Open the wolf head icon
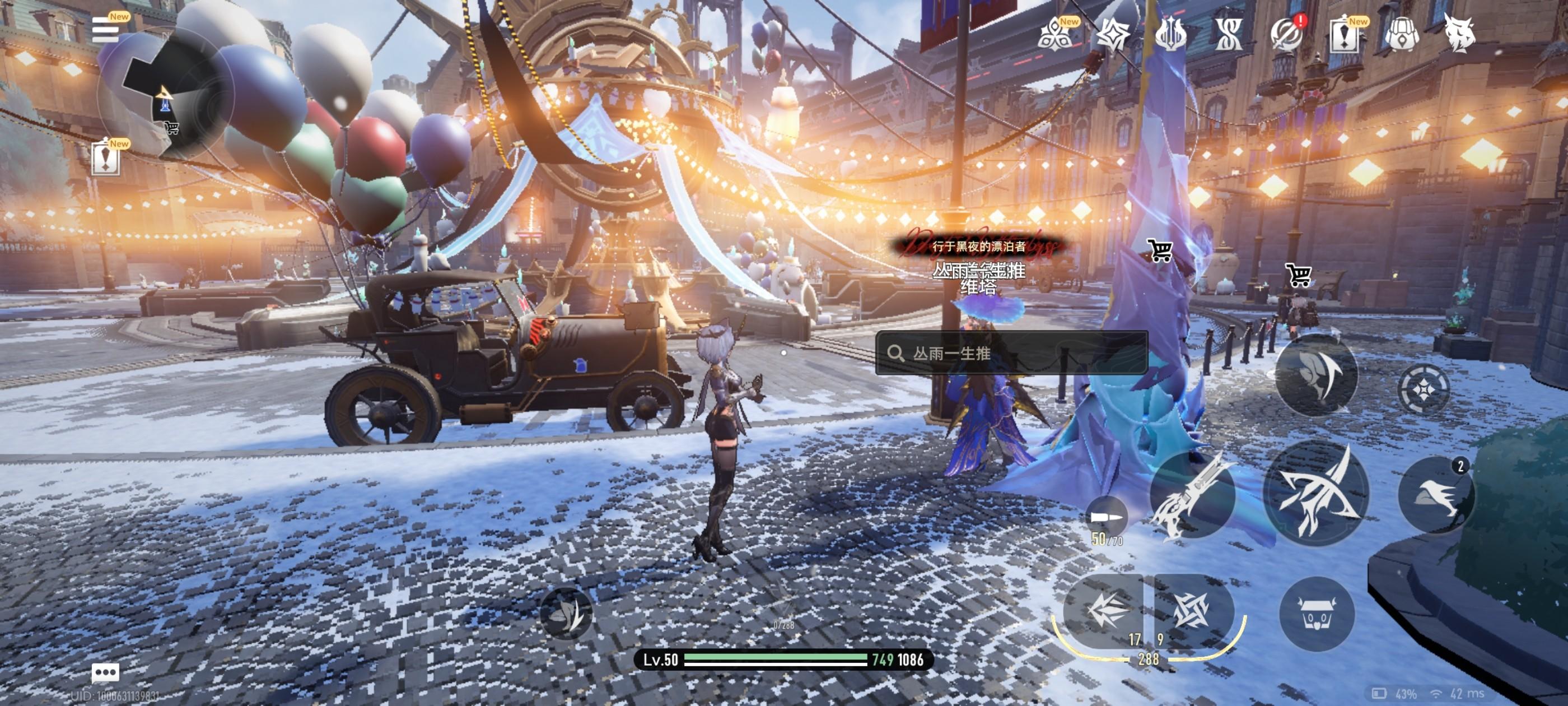 [1459, 34]
